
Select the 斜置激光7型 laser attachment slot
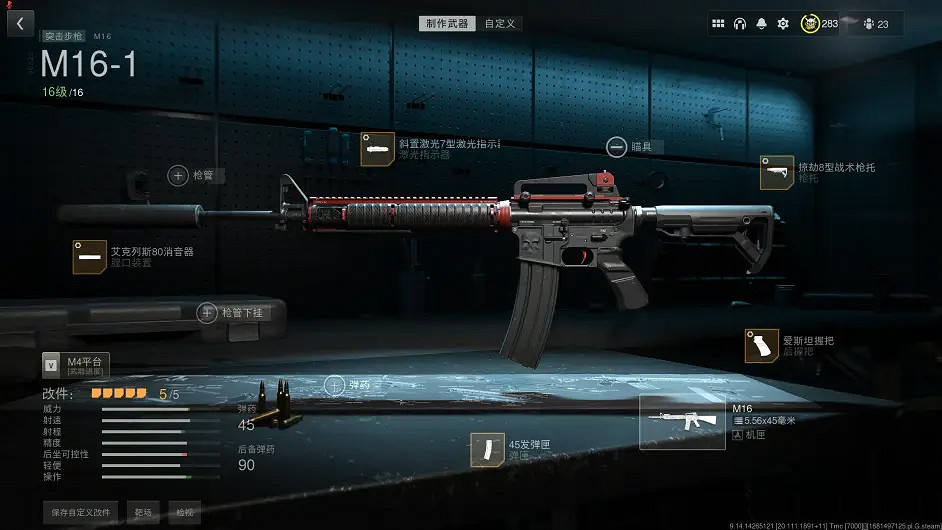[377, 149]
